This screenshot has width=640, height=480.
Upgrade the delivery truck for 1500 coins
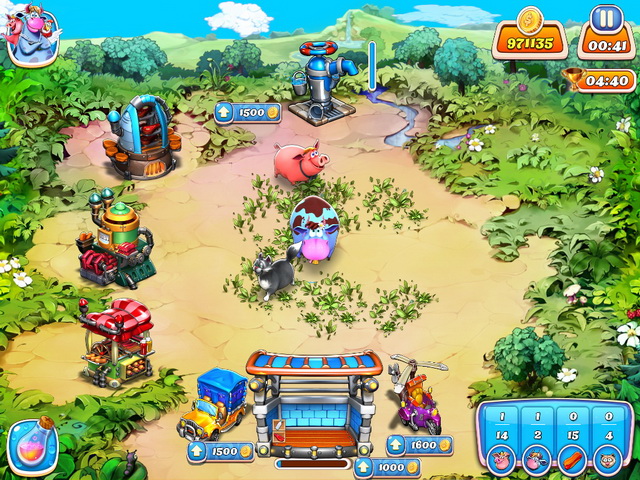pos(220,452)
